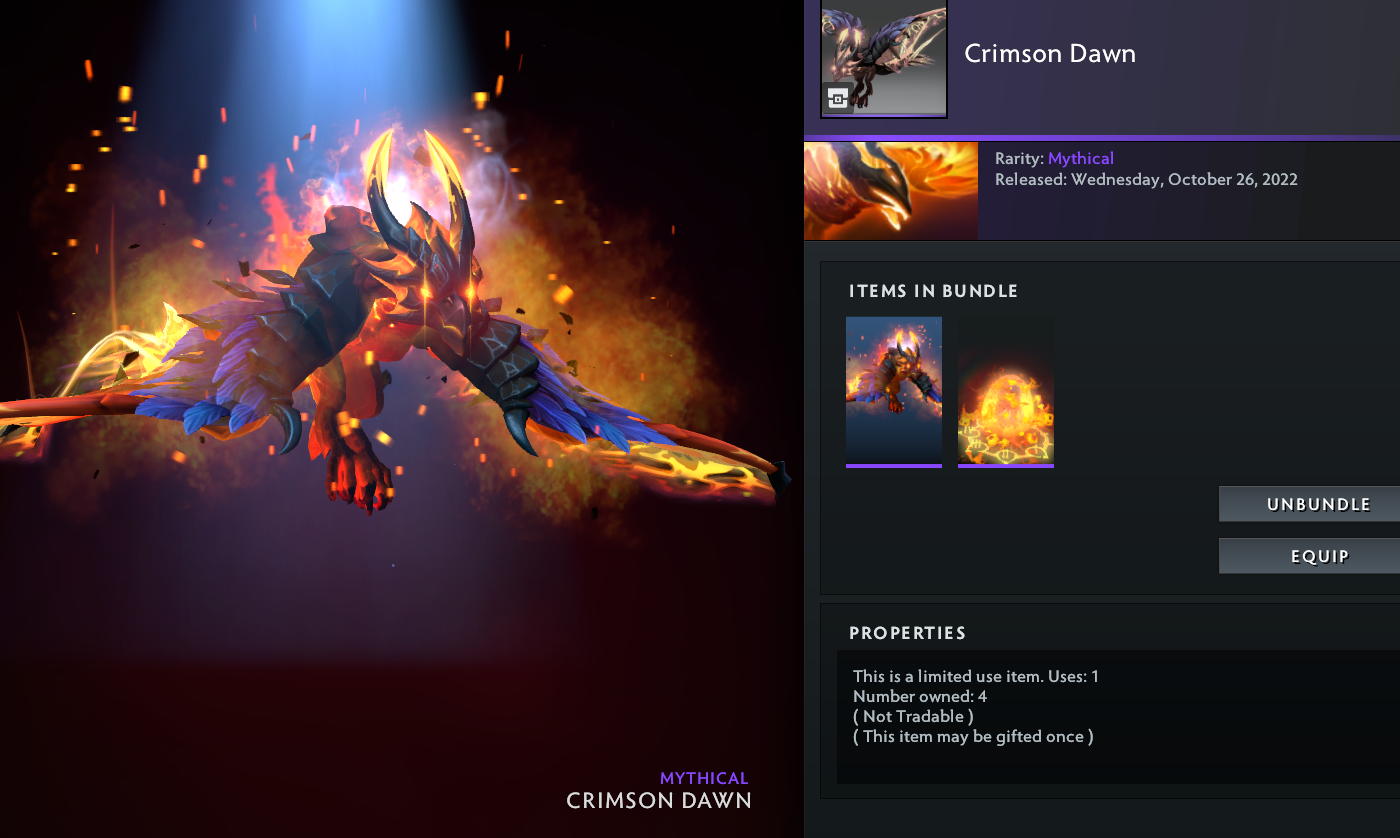Select the flaming egg item in bundle
The height and width of the screenshot is (838, 1400).
[x=1005, y=391]
